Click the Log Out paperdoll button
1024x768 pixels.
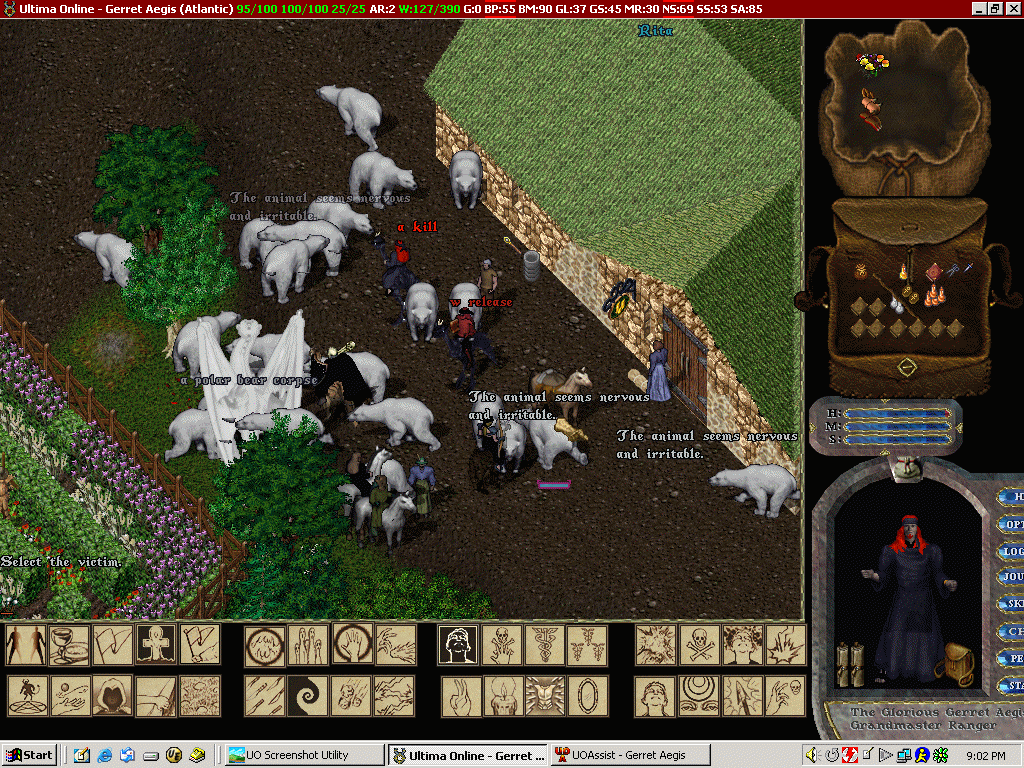(1012, 551)
